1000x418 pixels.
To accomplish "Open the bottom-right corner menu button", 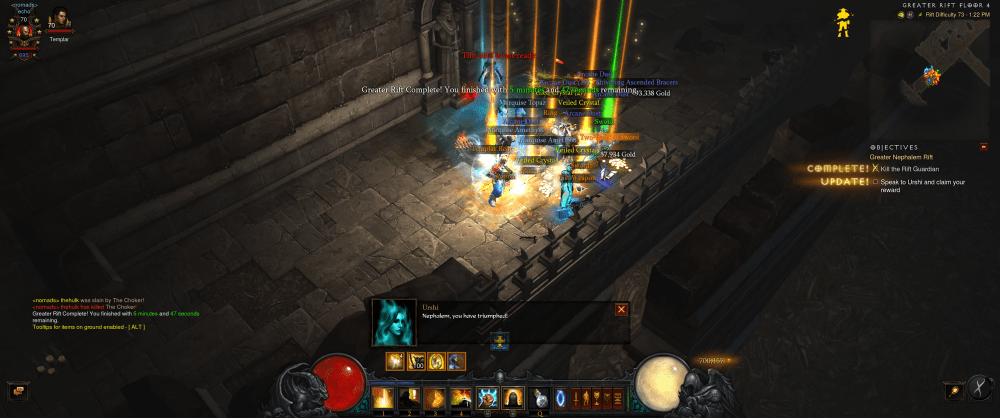I will point(984,391).
